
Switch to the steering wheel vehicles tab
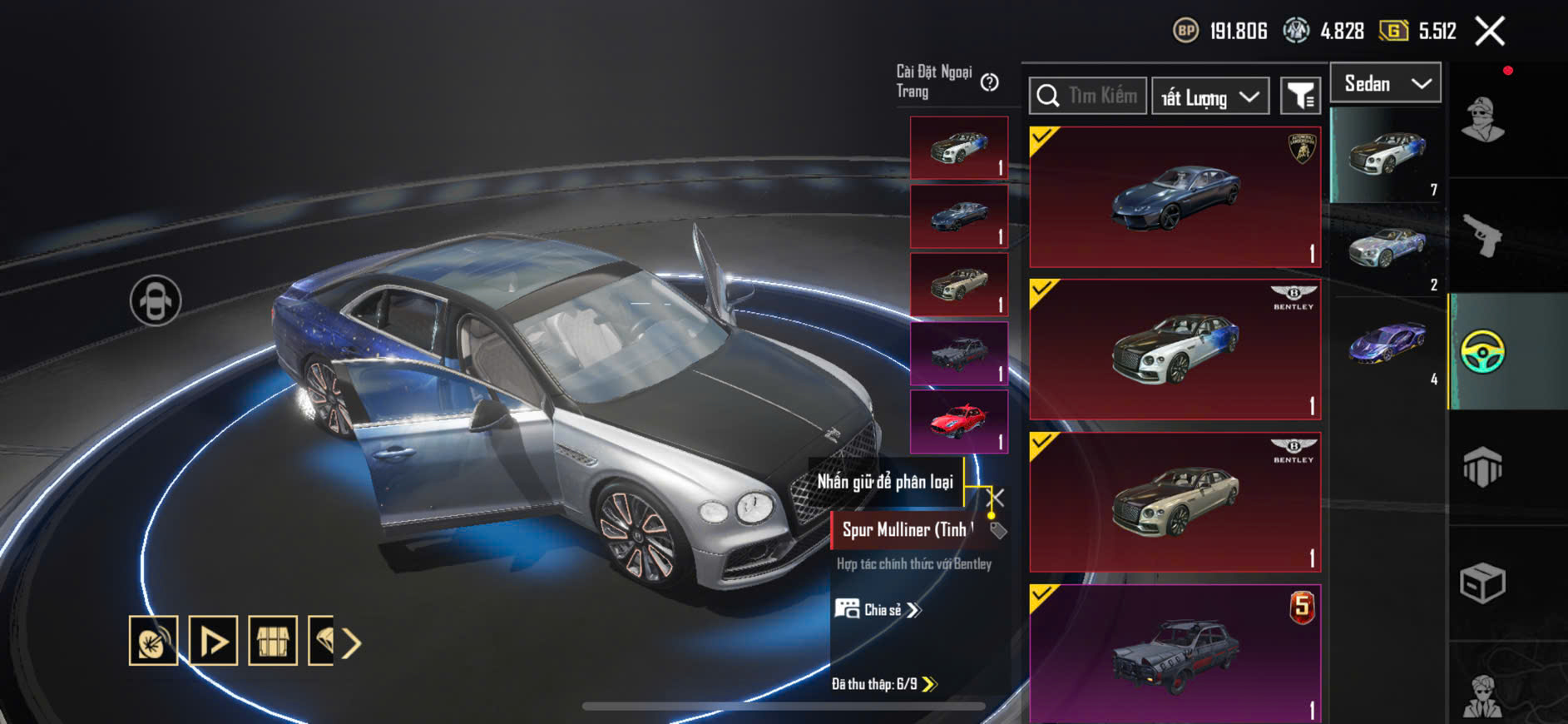click(x=1482, y=352)
